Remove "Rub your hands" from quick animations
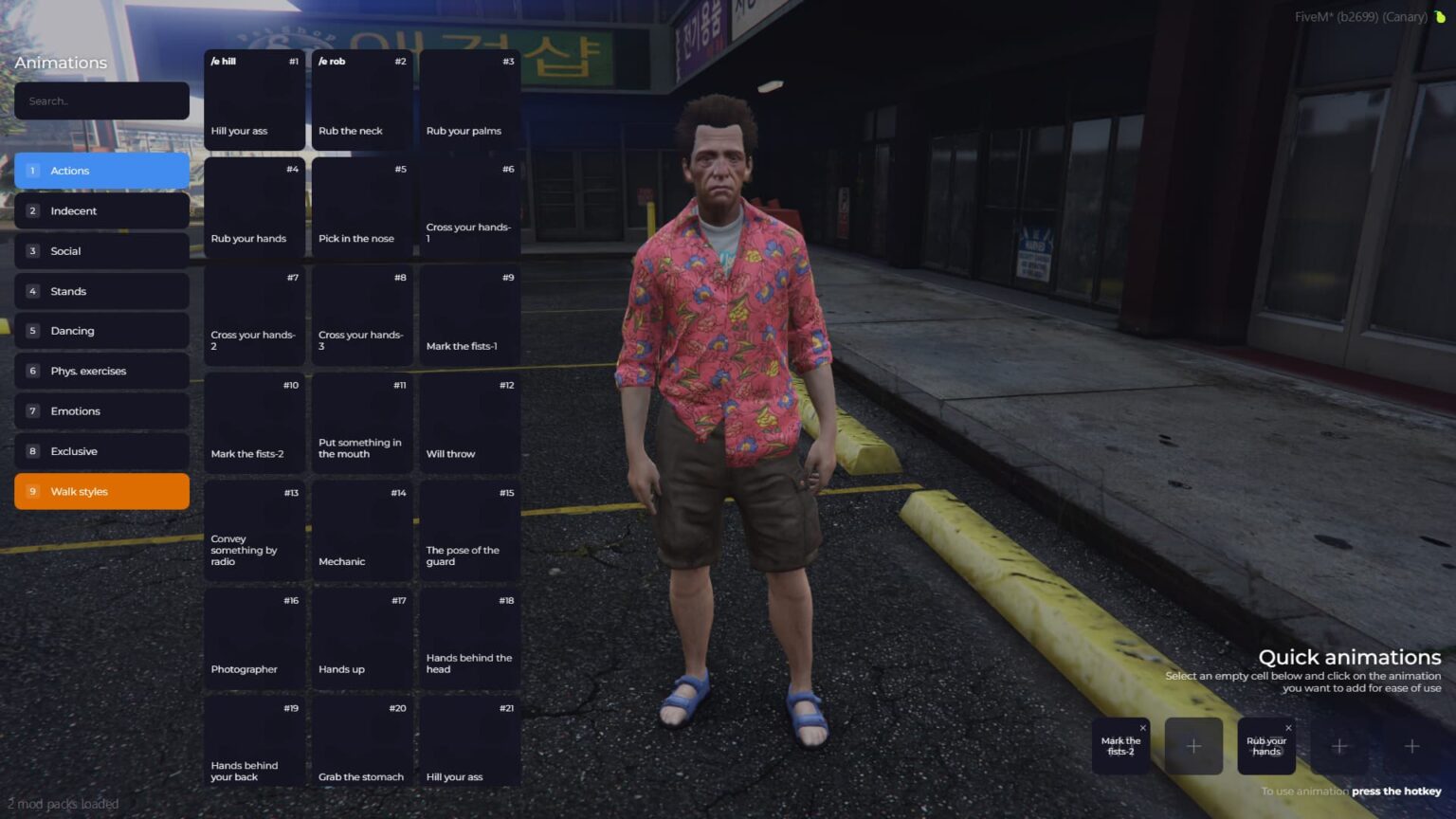The width and height of the screenshot is (1456, 819). (x=1288, y=727)
